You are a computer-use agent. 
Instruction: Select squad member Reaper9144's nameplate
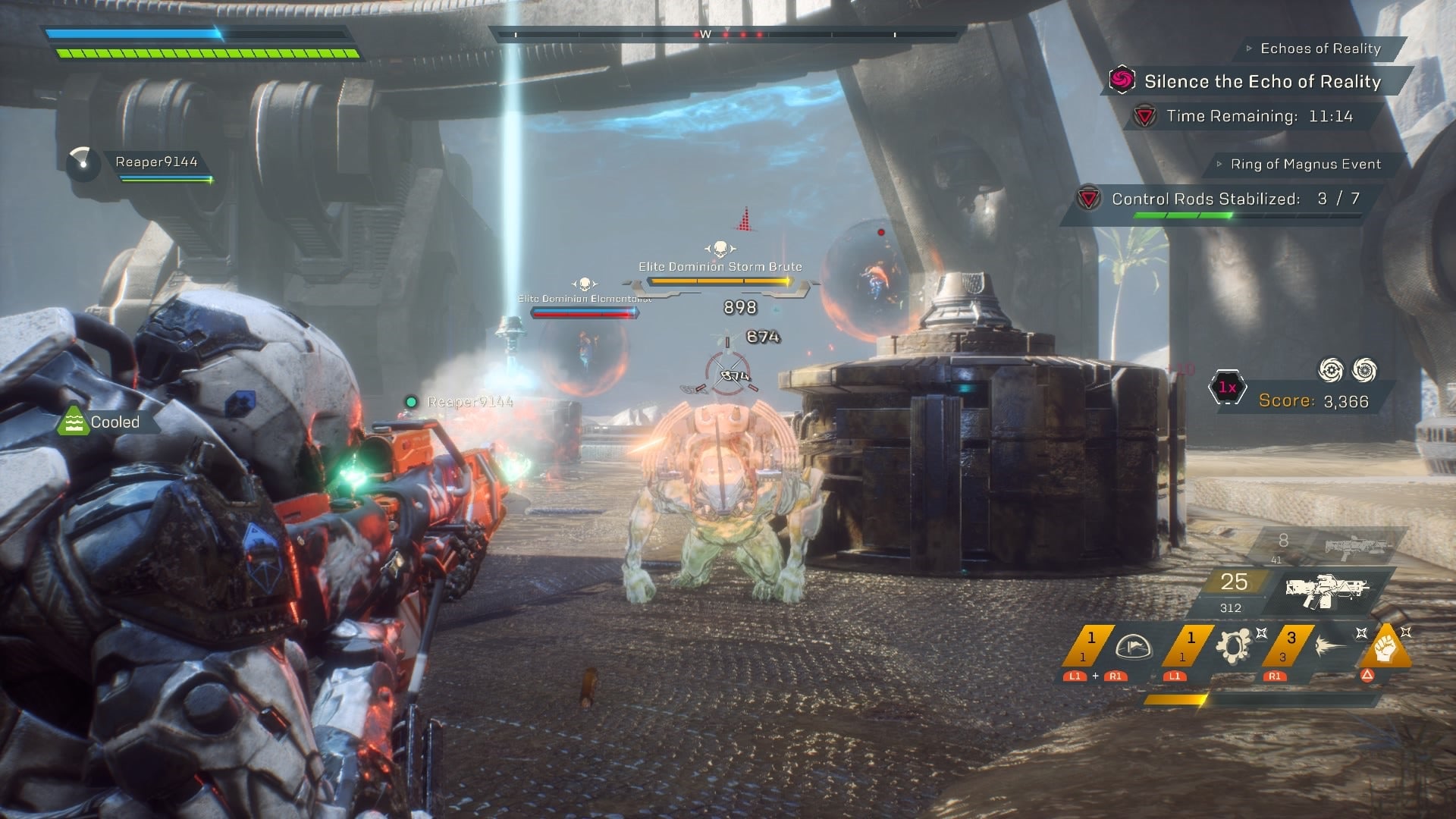coord(156,162)
